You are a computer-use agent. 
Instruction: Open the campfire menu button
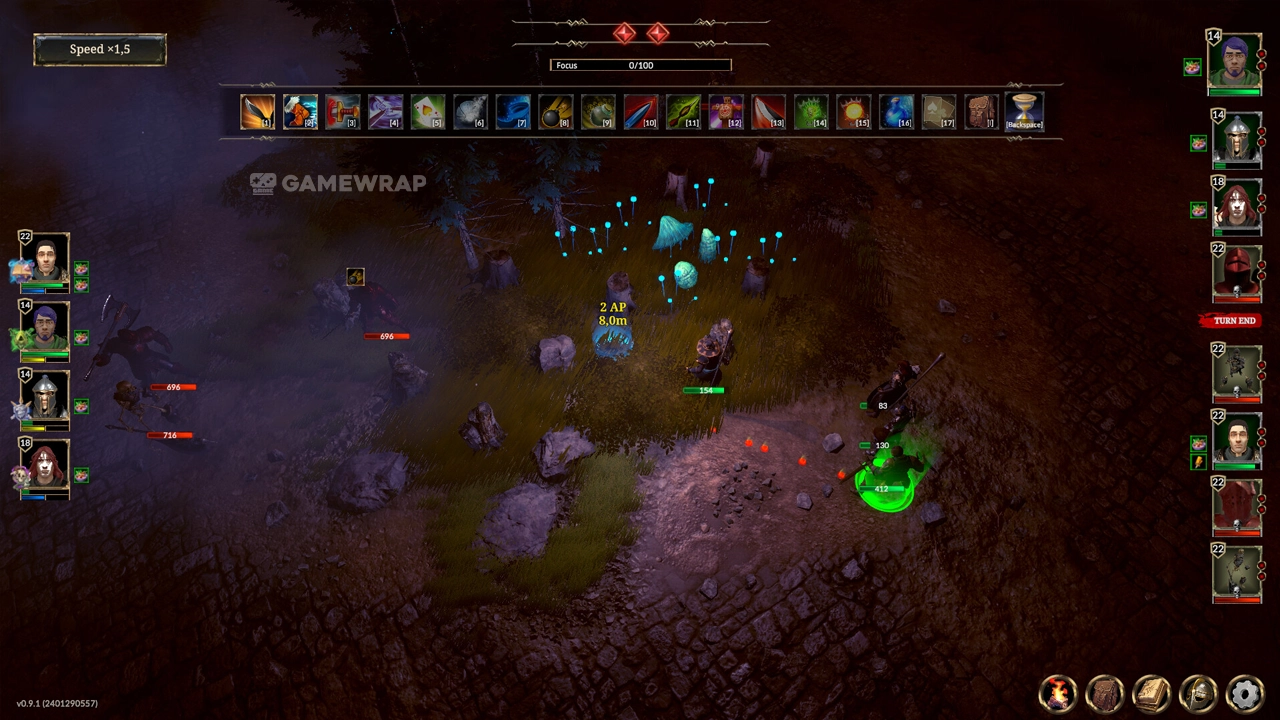[1058, 692]
